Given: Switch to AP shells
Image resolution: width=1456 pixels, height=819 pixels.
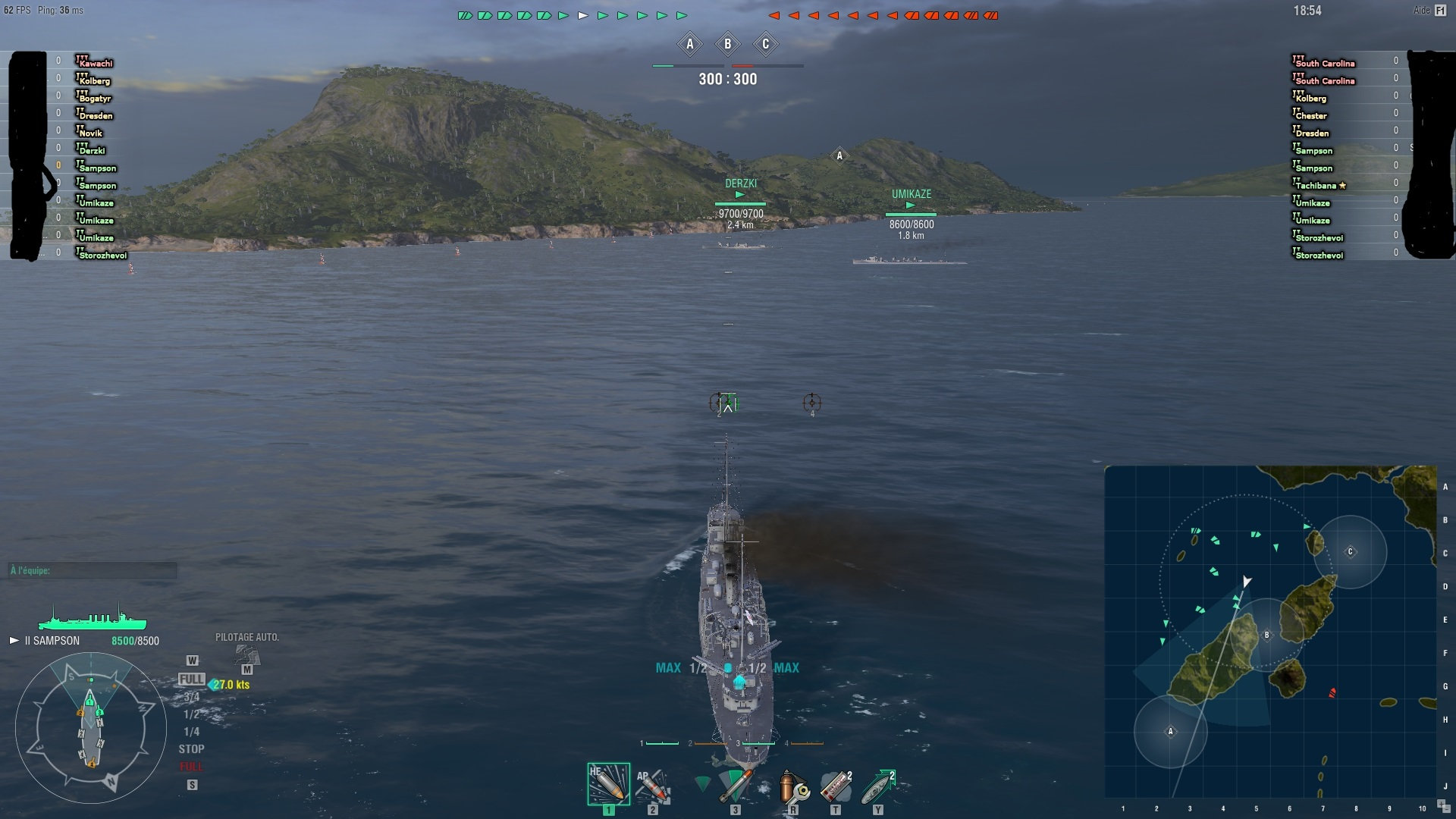Looking at the screenshot, I should (652, 786).
